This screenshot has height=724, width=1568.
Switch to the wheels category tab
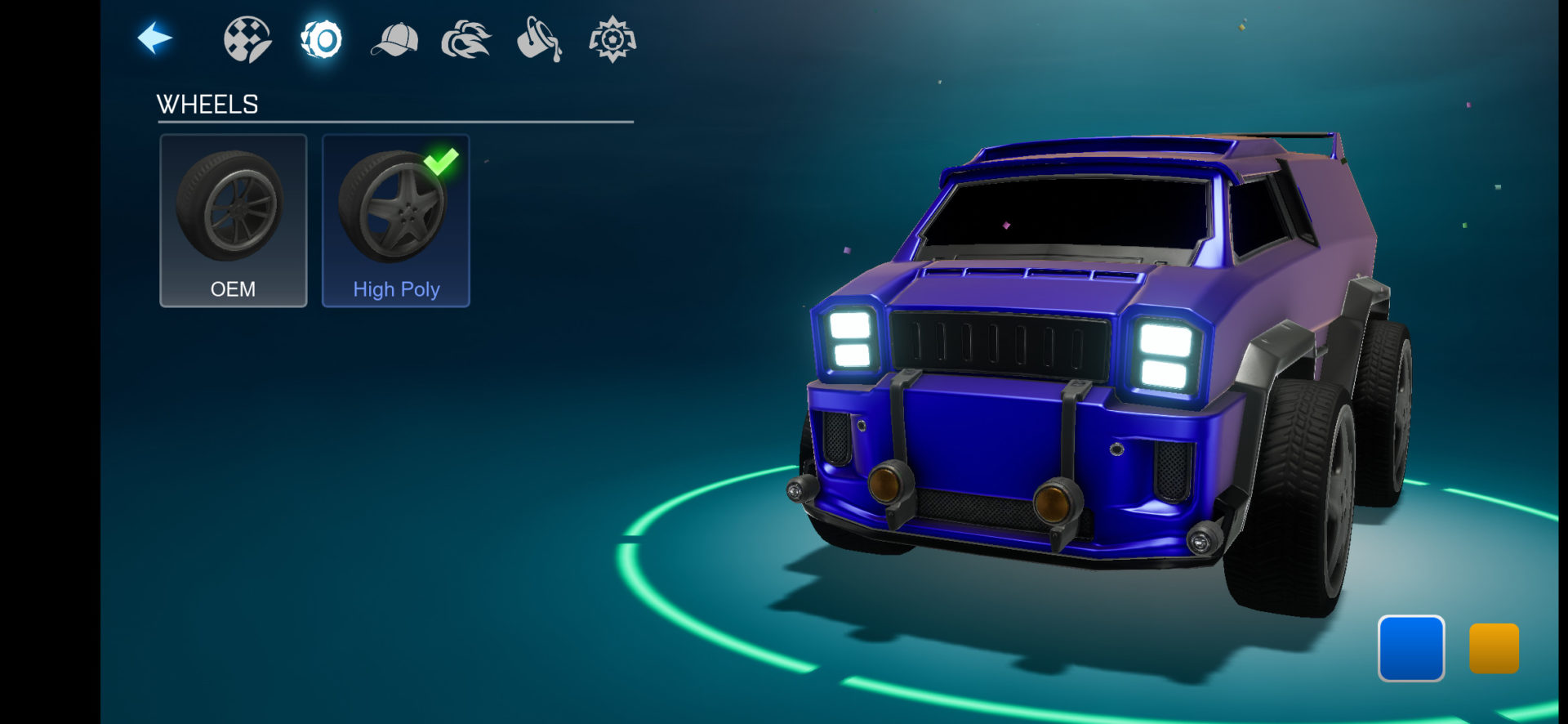[x=321, y=39]
